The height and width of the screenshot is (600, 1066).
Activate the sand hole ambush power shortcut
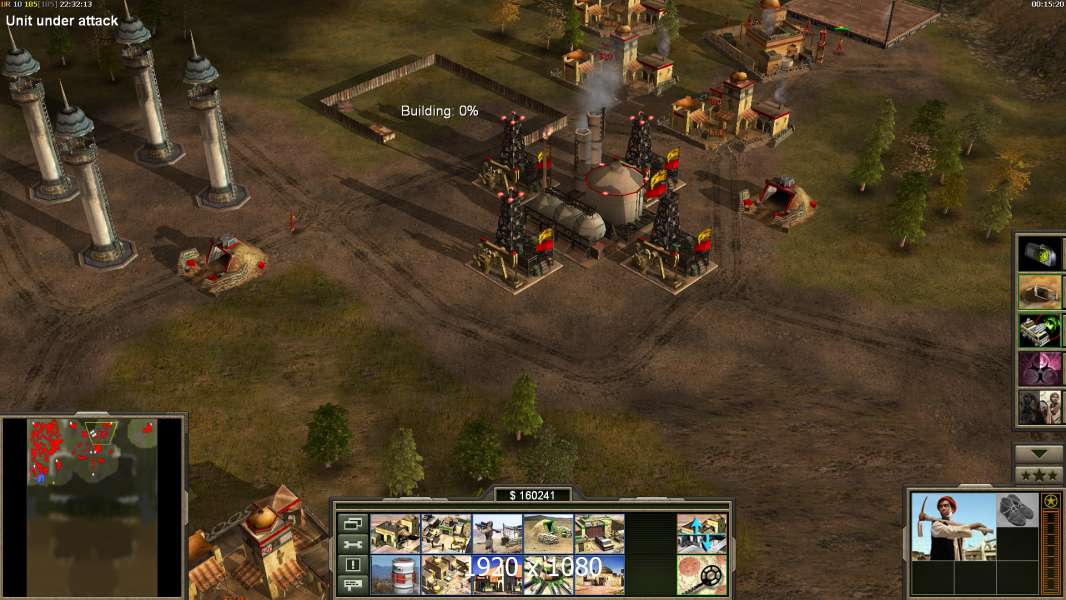point(1040,291)
